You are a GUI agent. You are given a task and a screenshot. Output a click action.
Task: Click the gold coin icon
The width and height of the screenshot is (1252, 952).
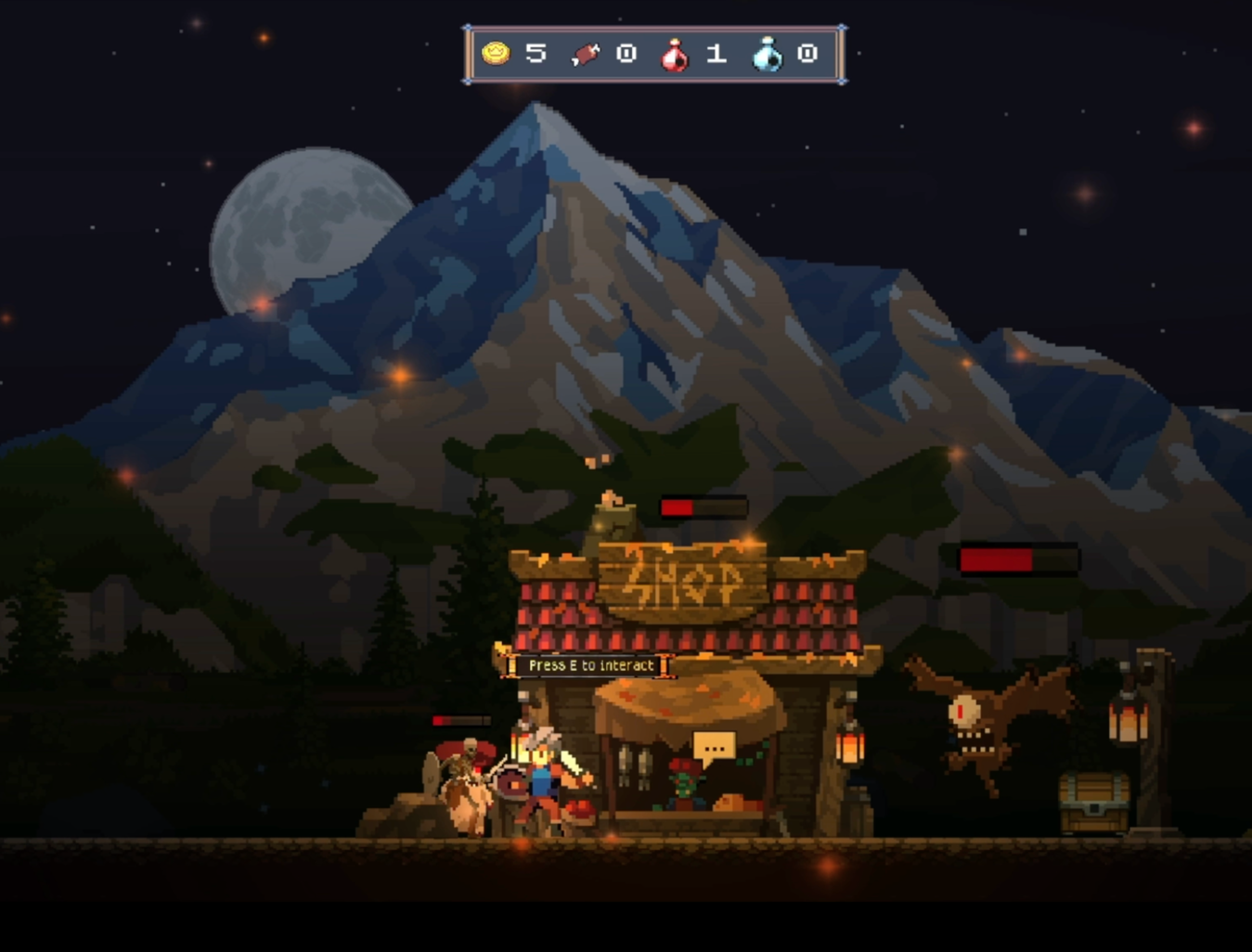coord(497,54)
